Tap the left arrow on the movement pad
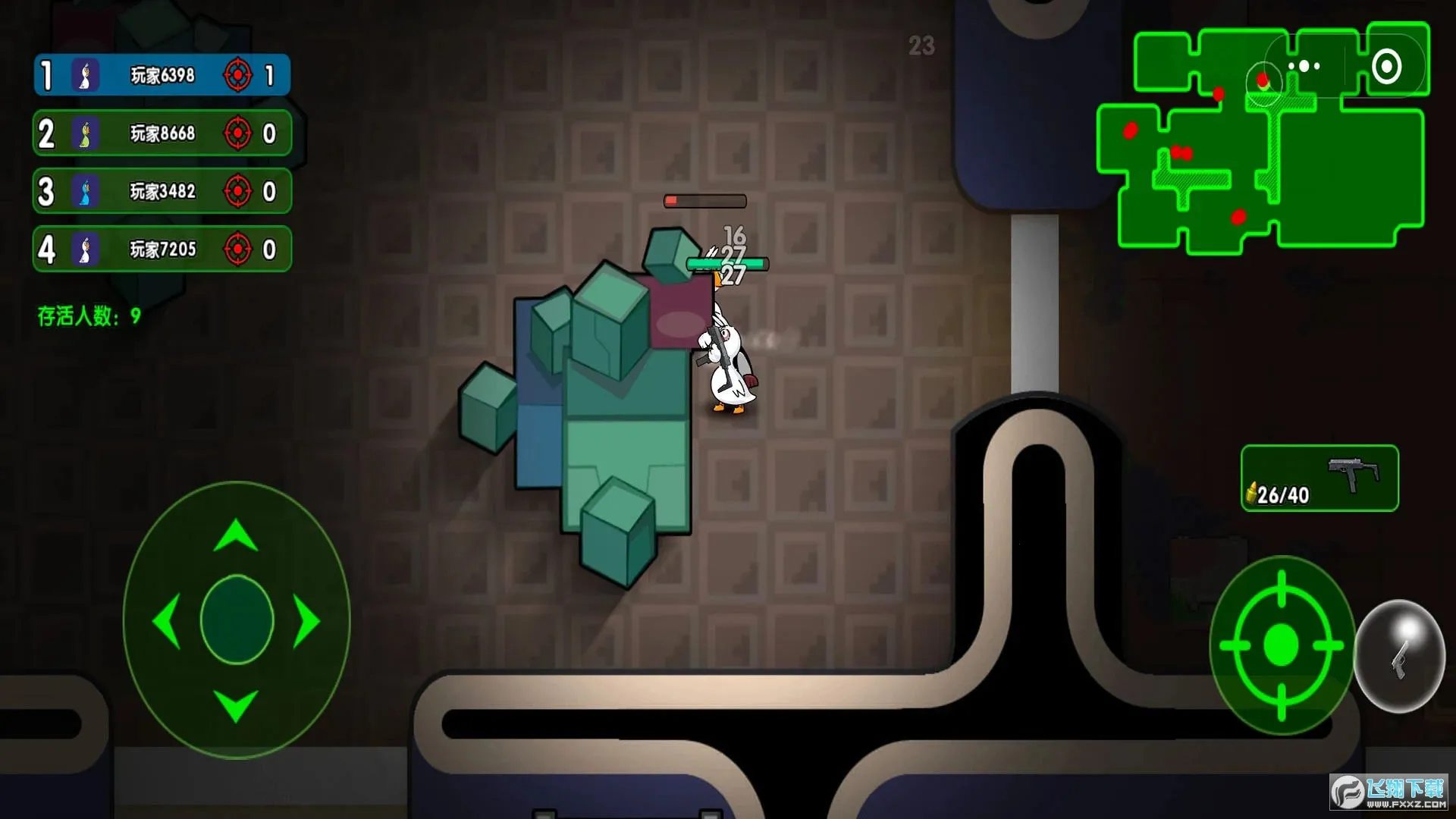The width and height of the screenshot is (1456, 819). coord(167,621)
